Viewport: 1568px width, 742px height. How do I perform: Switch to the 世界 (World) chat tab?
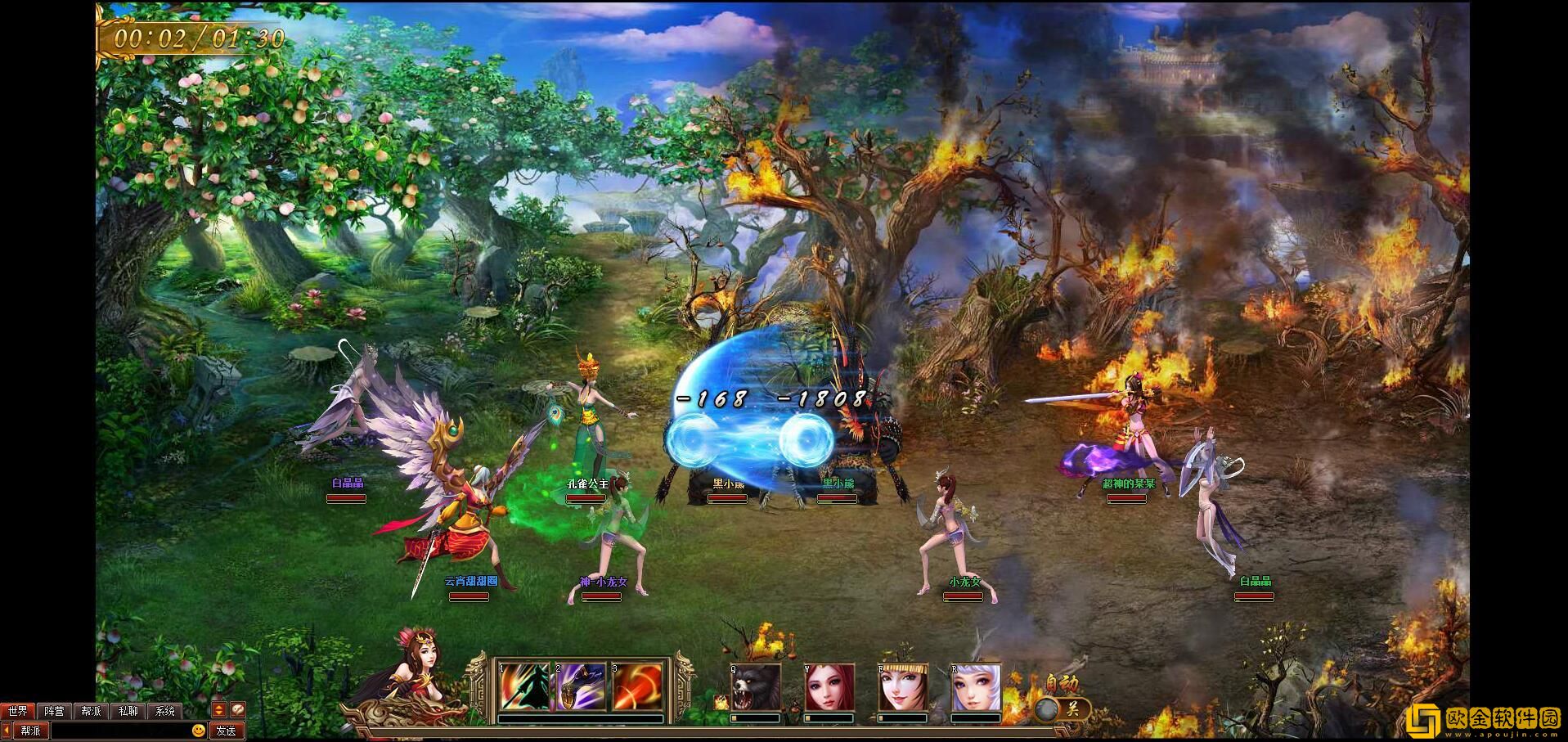pyautogui.click(x=17, y=711)
